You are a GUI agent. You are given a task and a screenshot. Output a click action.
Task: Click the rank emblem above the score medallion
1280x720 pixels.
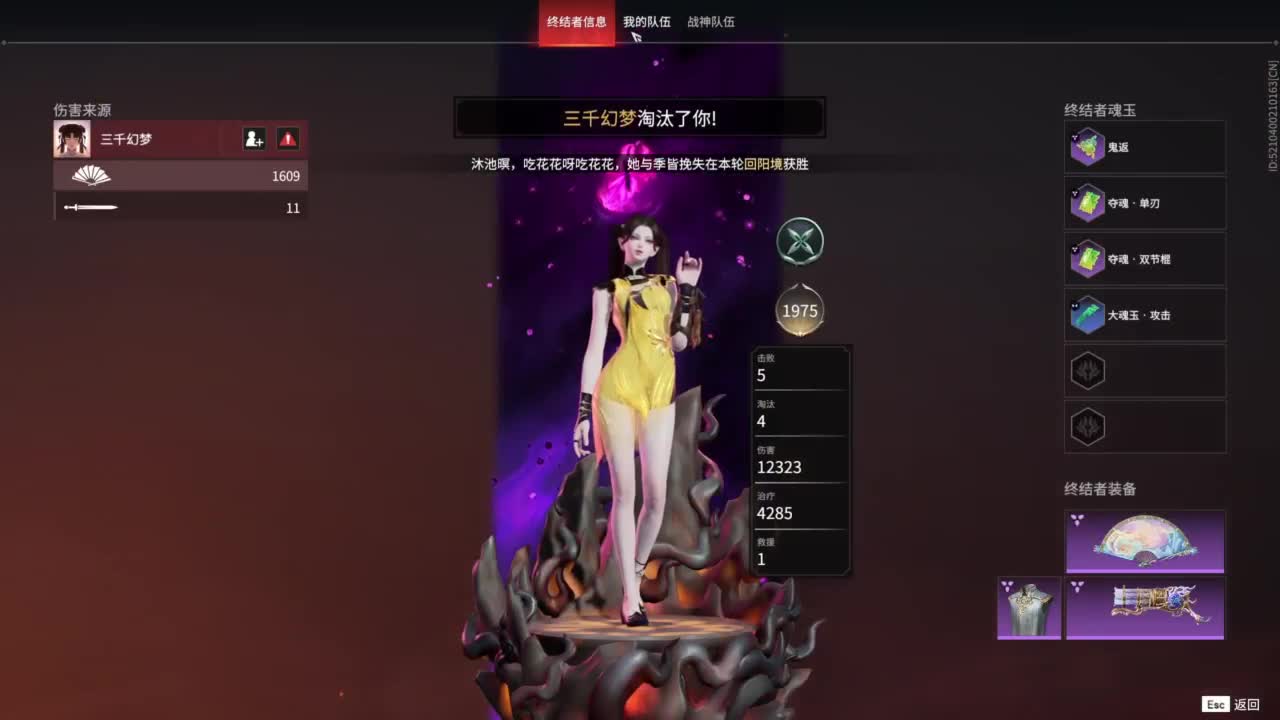(x=799, y=241)
